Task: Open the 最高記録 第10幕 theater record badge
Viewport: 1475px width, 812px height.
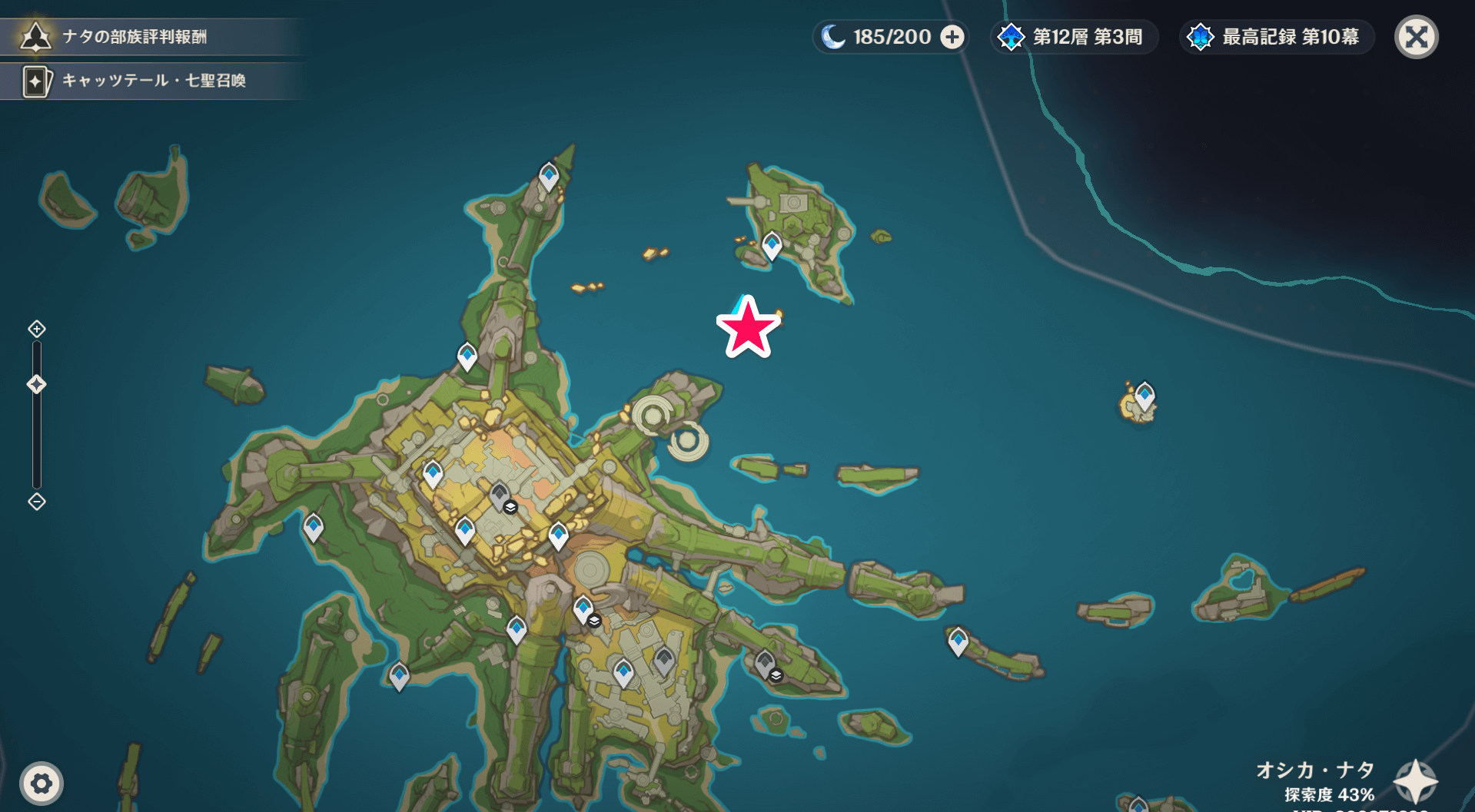Action: point(1275,37)
